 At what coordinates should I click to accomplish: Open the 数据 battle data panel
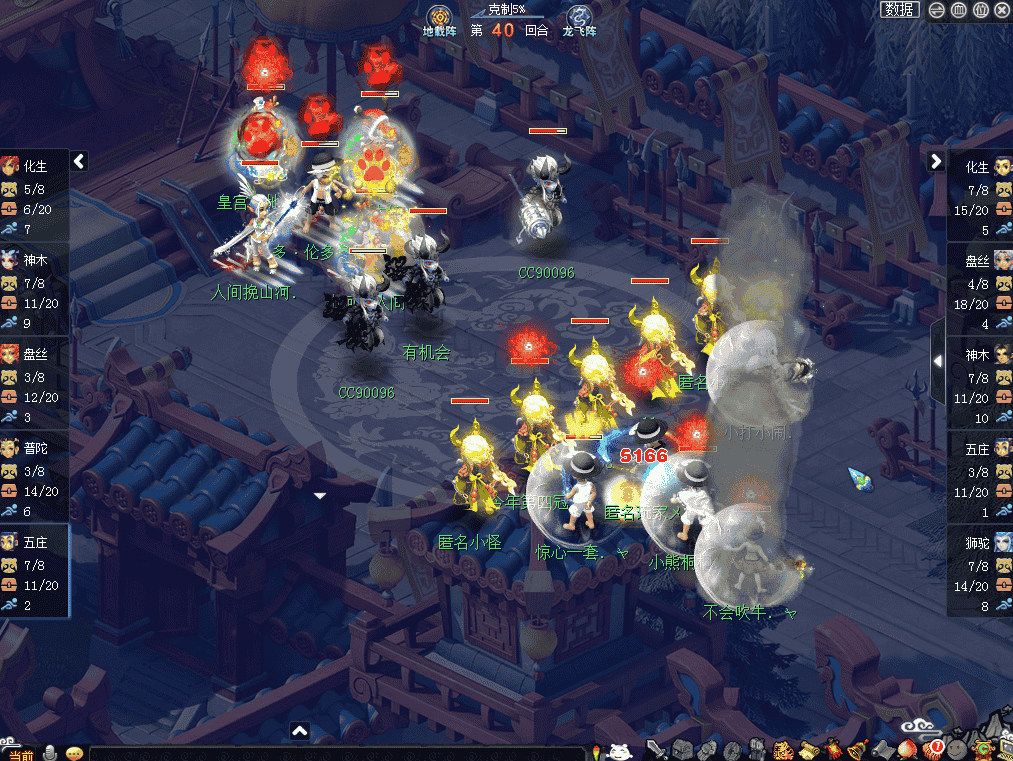coord(900,10)
